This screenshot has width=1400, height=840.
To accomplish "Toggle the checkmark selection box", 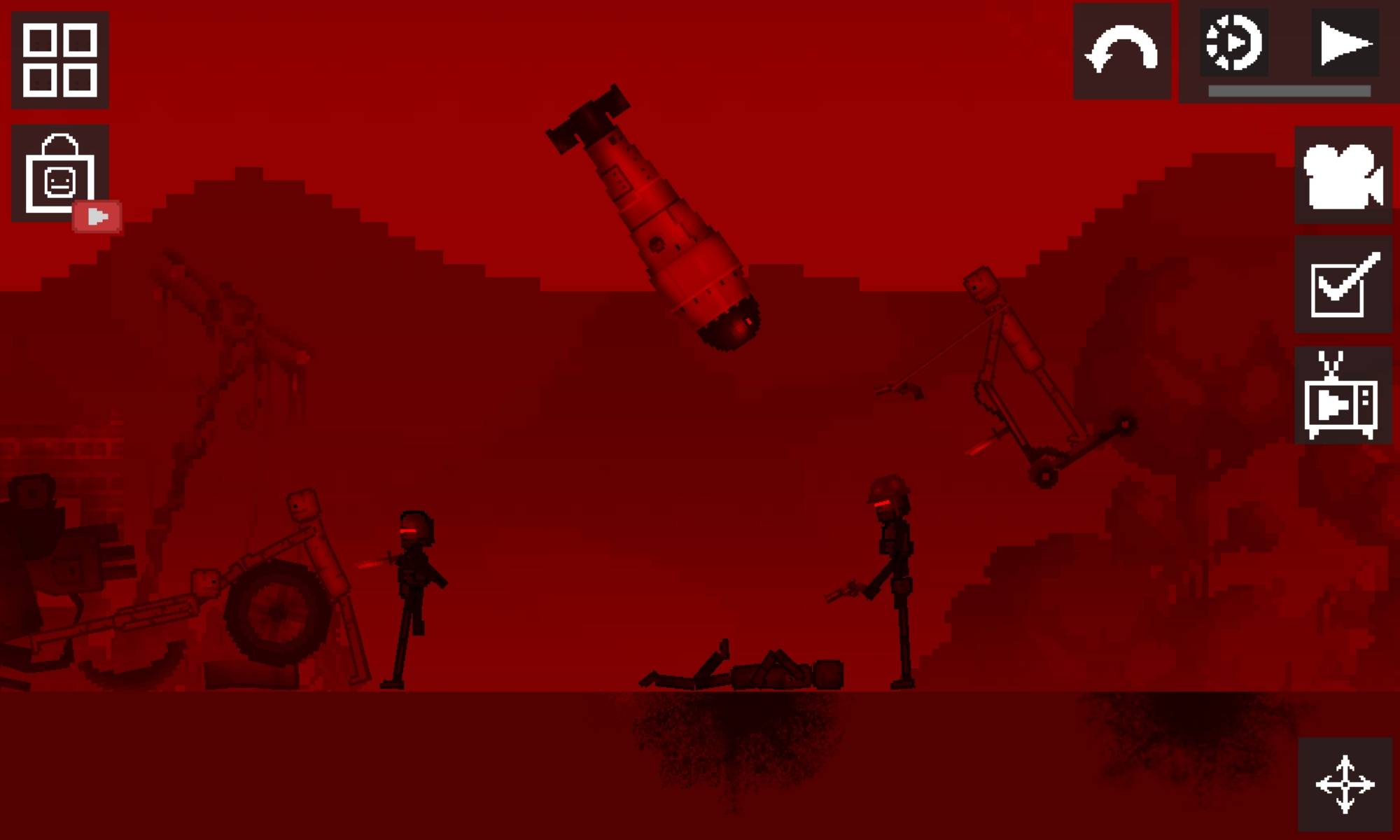I will pos(1343,284).
